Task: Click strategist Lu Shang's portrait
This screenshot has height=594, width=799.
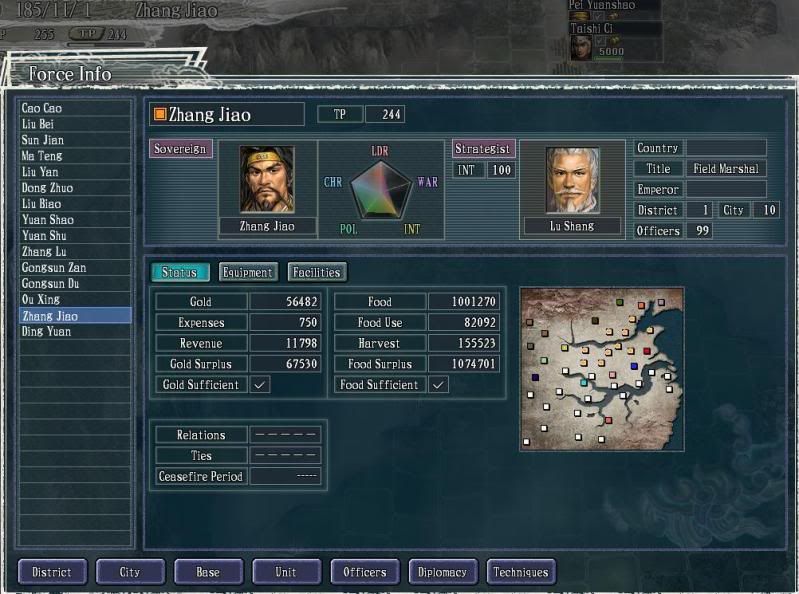Action: [572, 180]
